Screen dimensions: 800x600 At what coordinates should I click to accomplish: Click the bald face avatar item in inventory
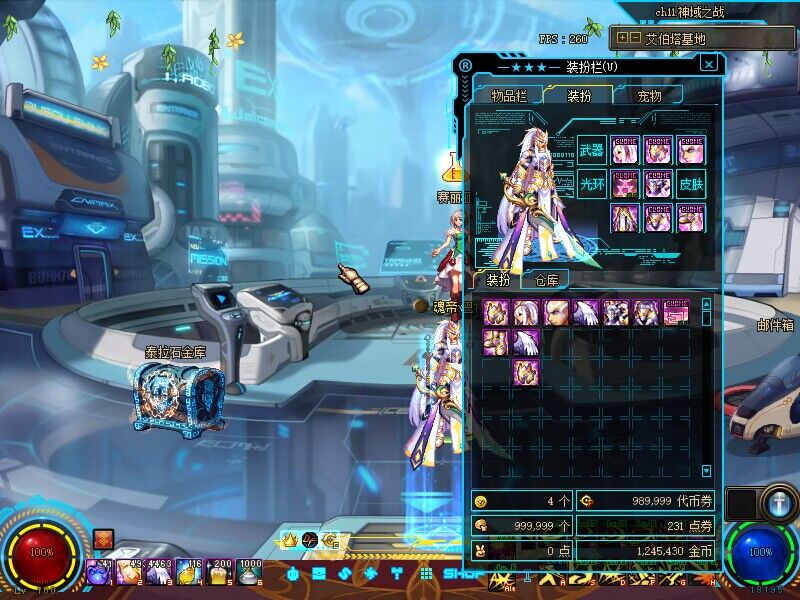[557, 313]
